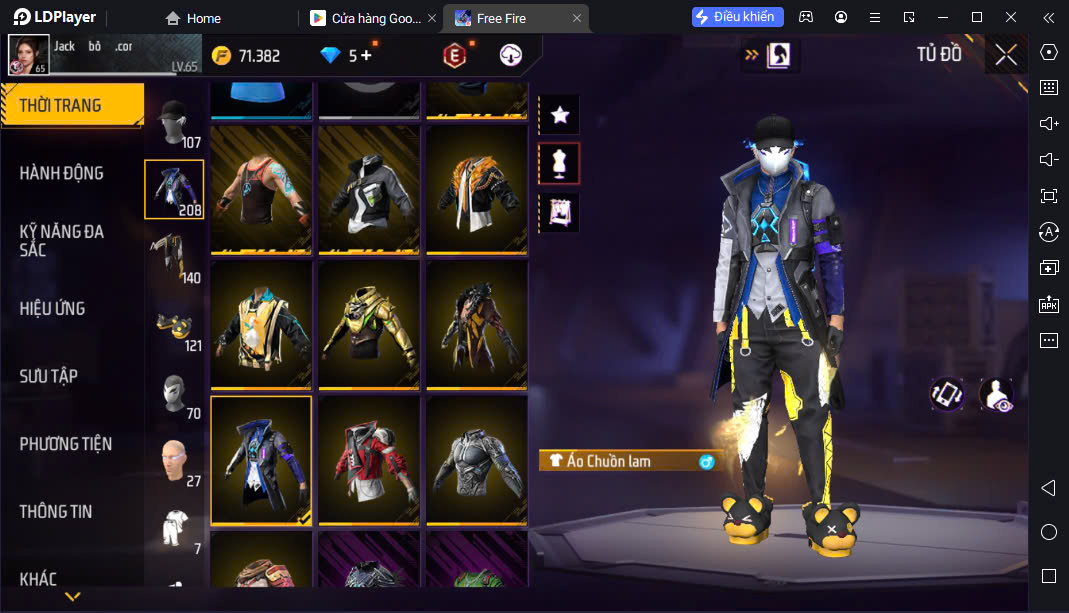
Task: Select the pants subcategory with 140 items
Action: coord(175,257)
